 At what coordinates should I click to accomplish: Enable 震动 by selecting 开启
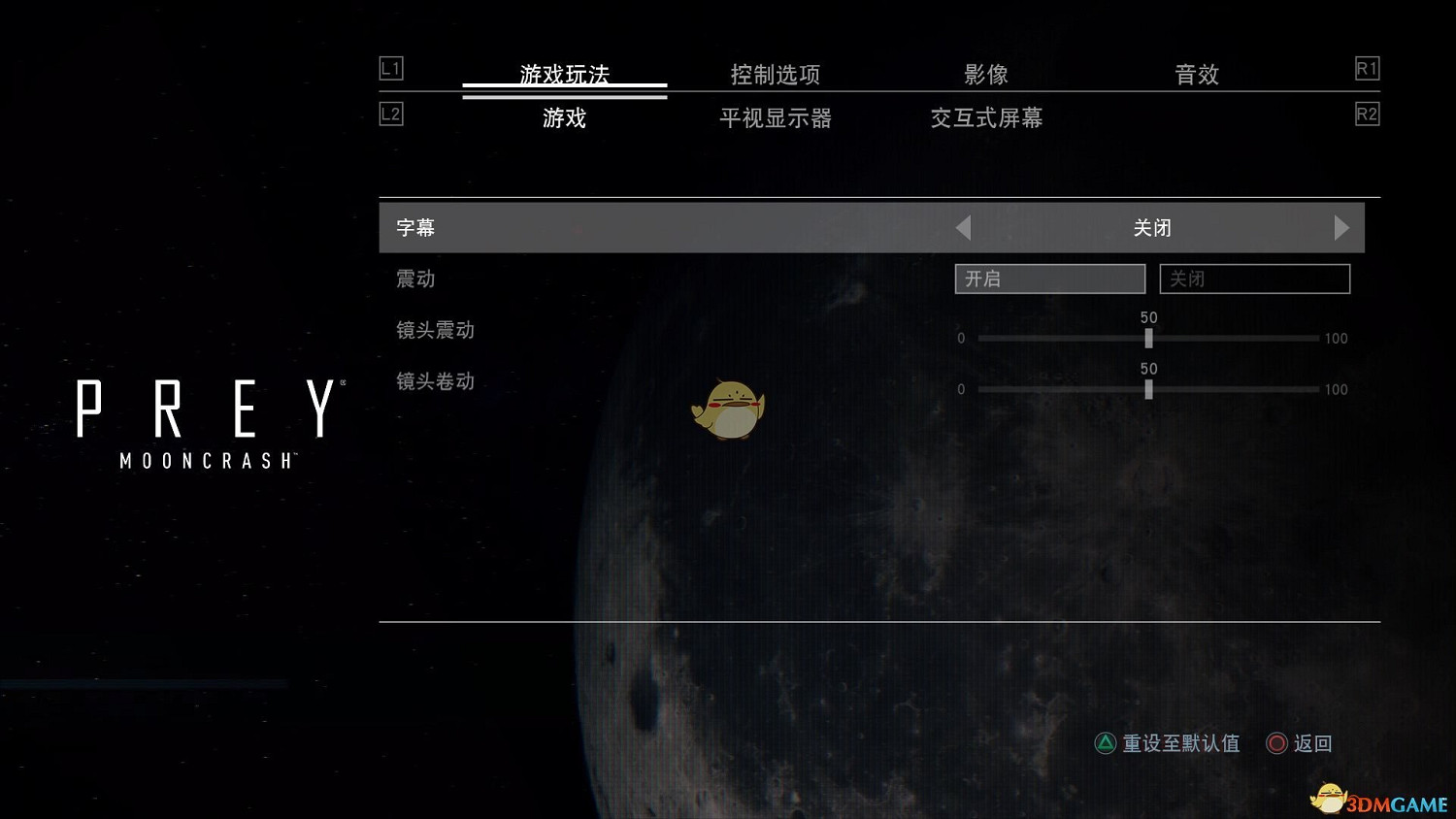coord(1049,278)
